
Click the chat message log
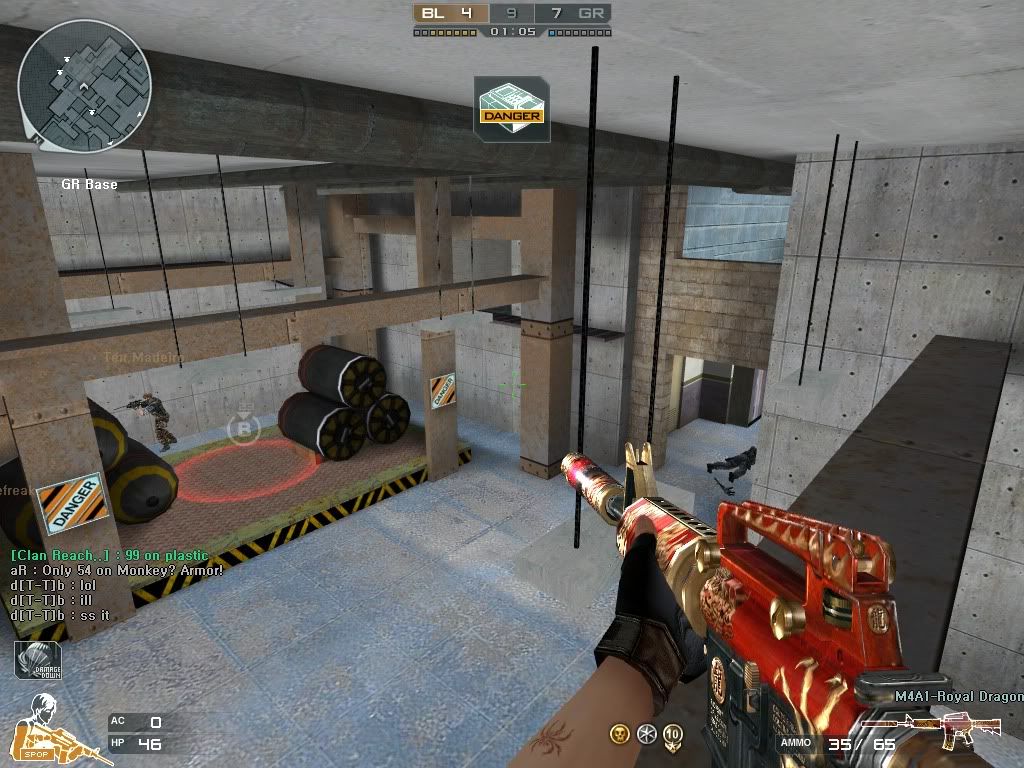click(x=115, y=585)
